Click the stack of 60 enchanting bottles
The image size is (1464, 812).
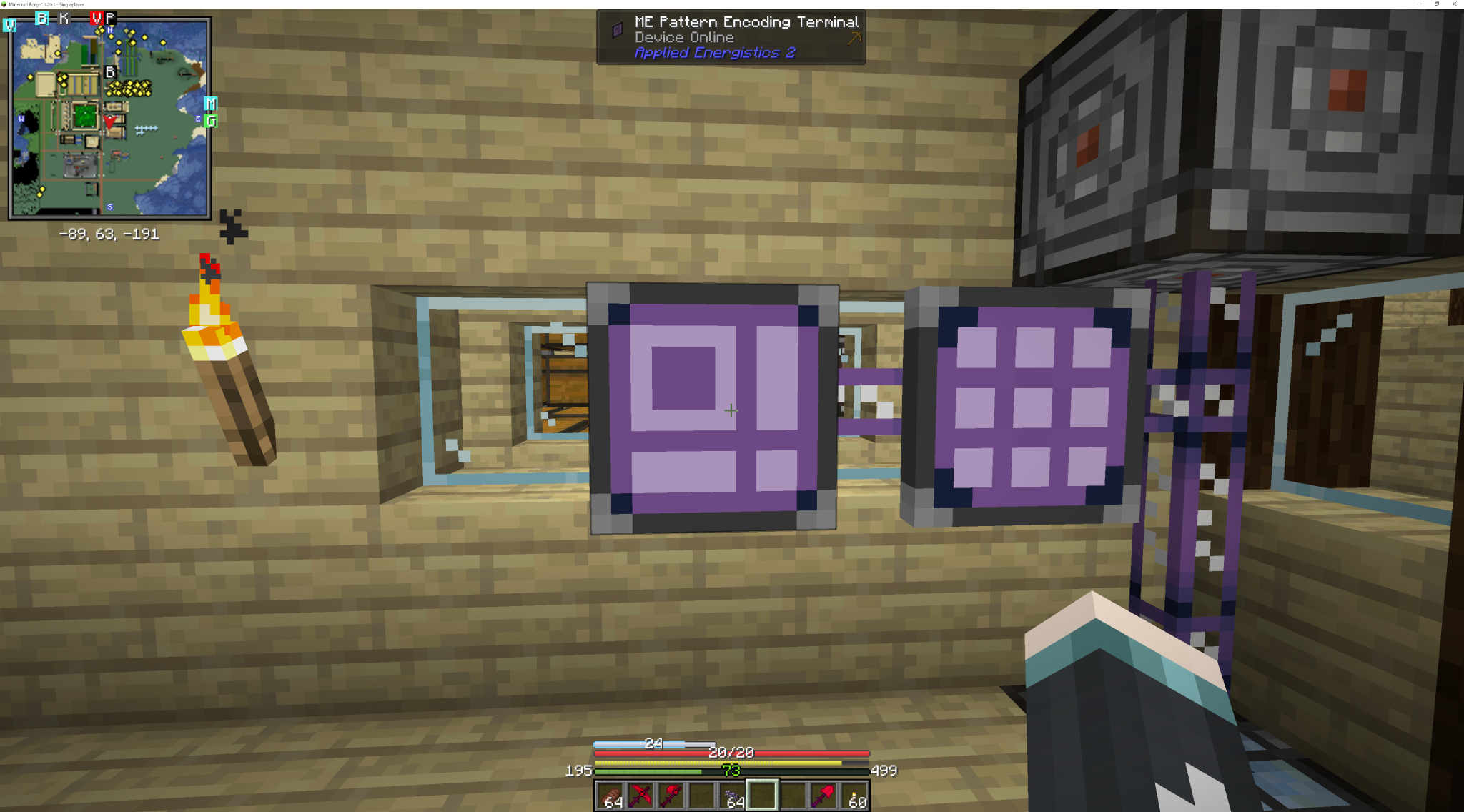point(856,796)
